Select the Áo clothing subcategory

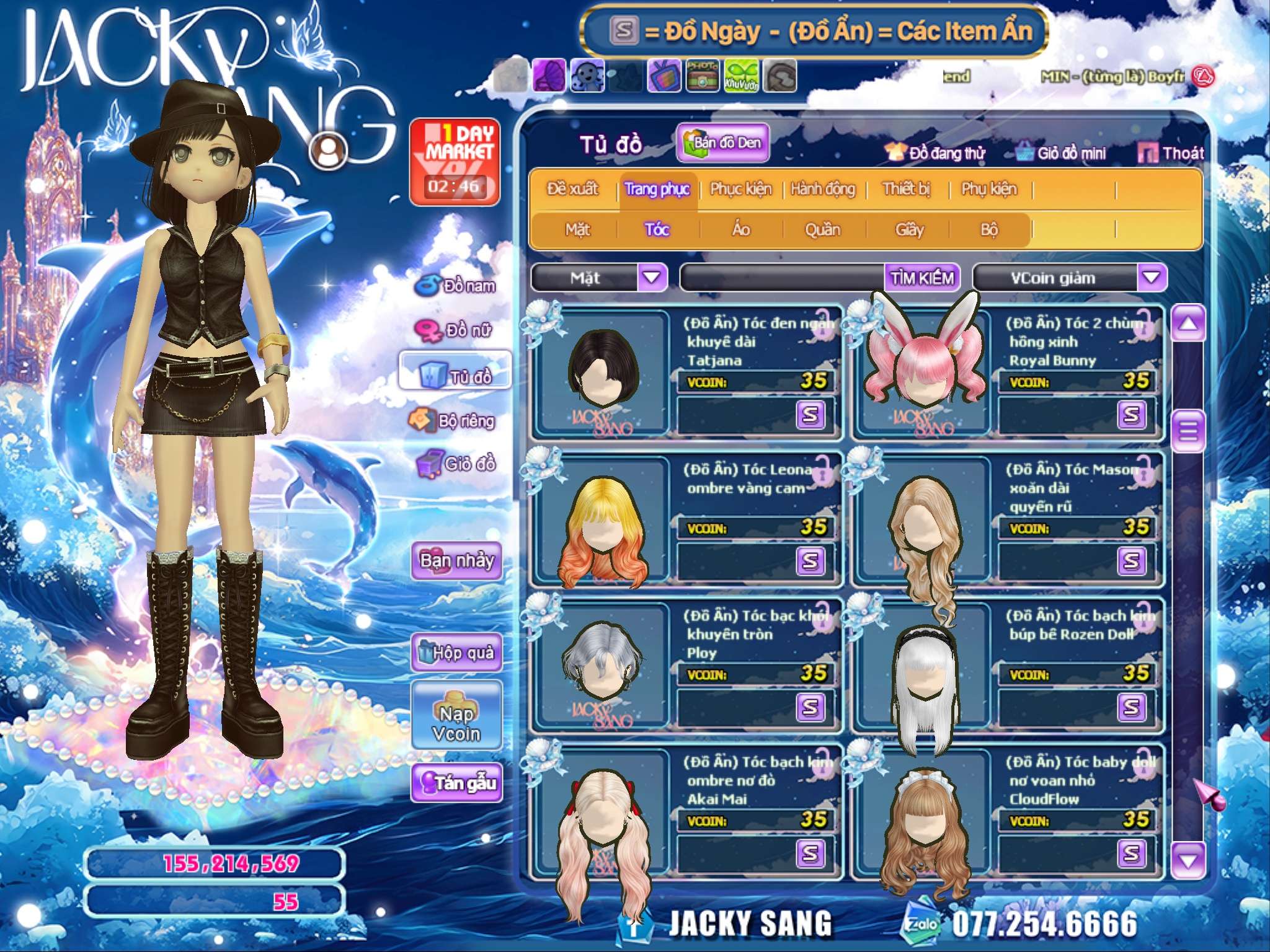[741, 230]
